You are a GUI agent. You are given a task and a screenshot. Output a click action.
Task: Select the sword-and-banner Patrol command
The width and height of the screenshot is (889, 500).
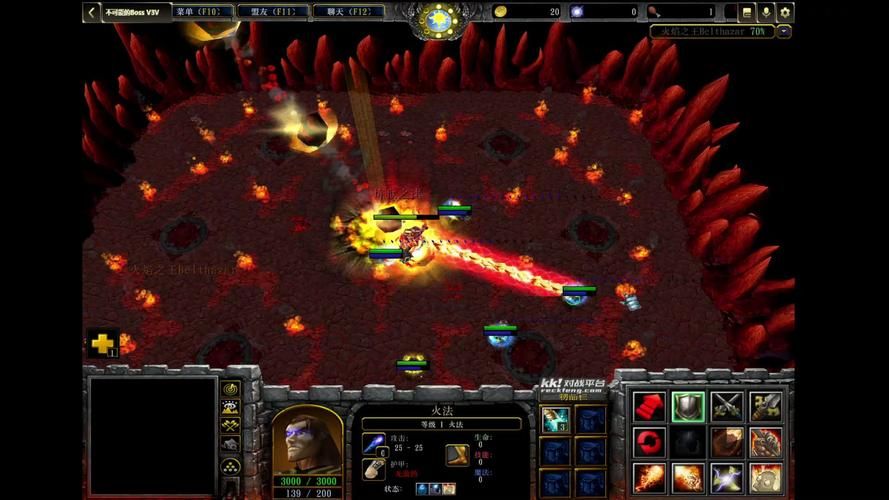(766, 406)
